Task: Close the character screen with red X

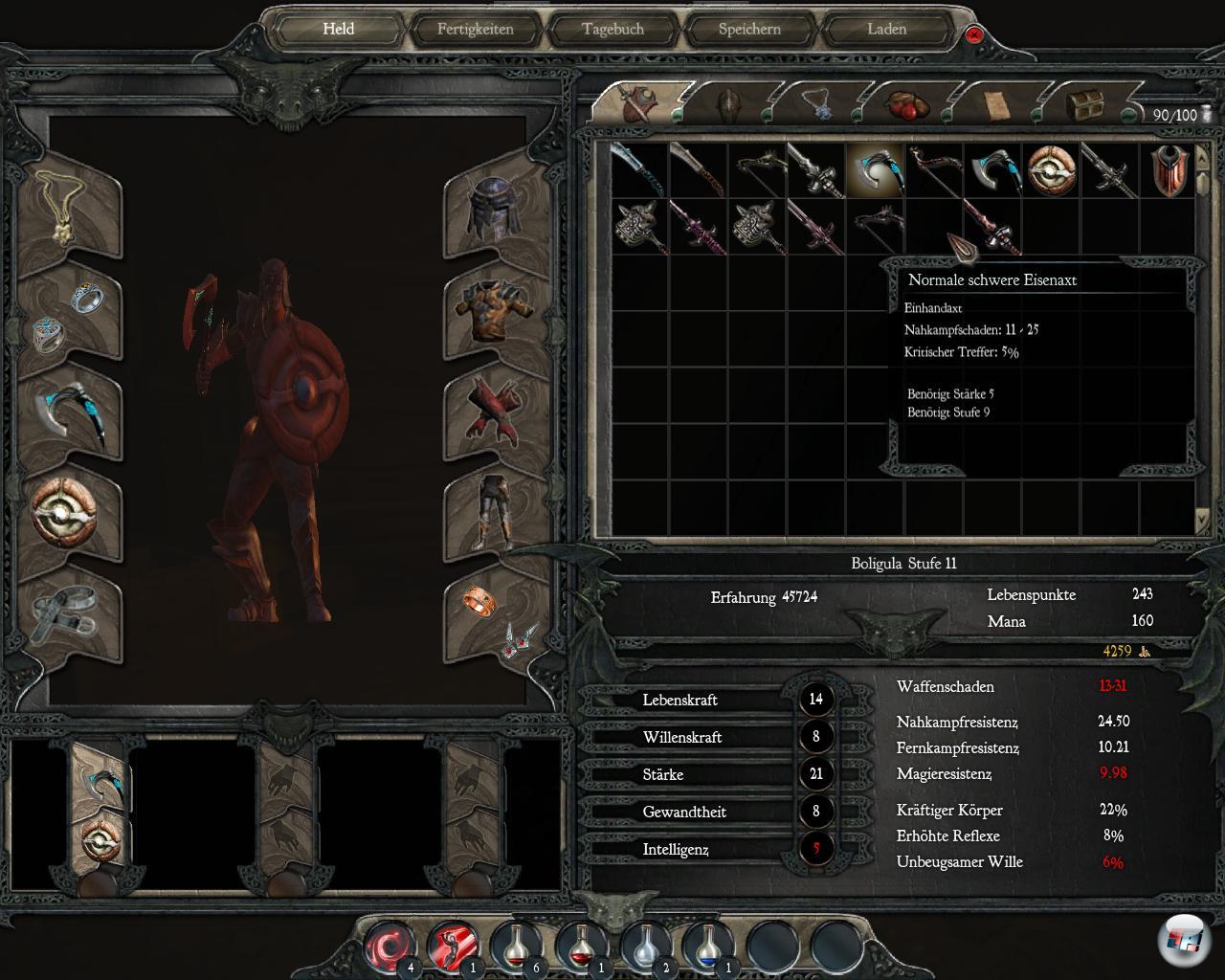Action: pyautogui.click(x=974, y=35)
